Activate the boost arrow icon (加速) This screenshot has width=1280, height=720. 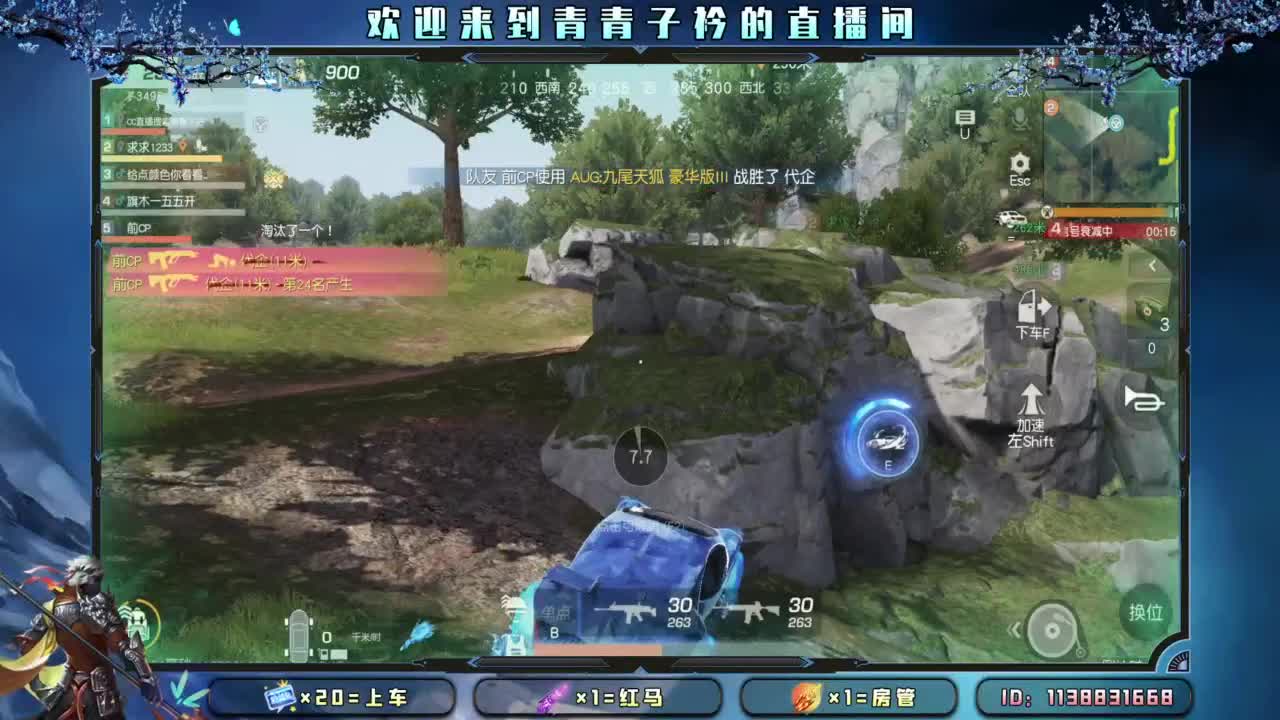point(1031,400)
